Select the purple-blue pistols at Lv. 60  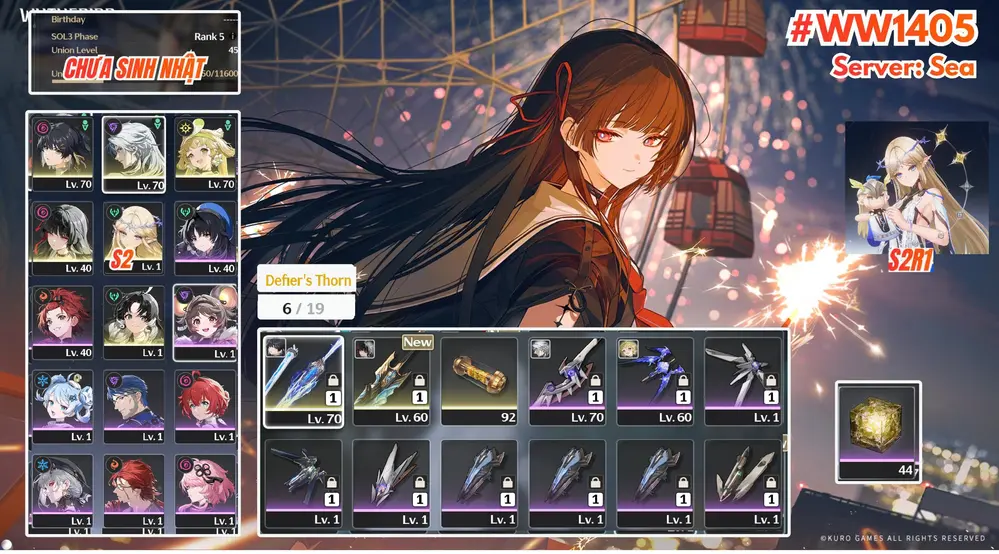click(x=655, y=380)
